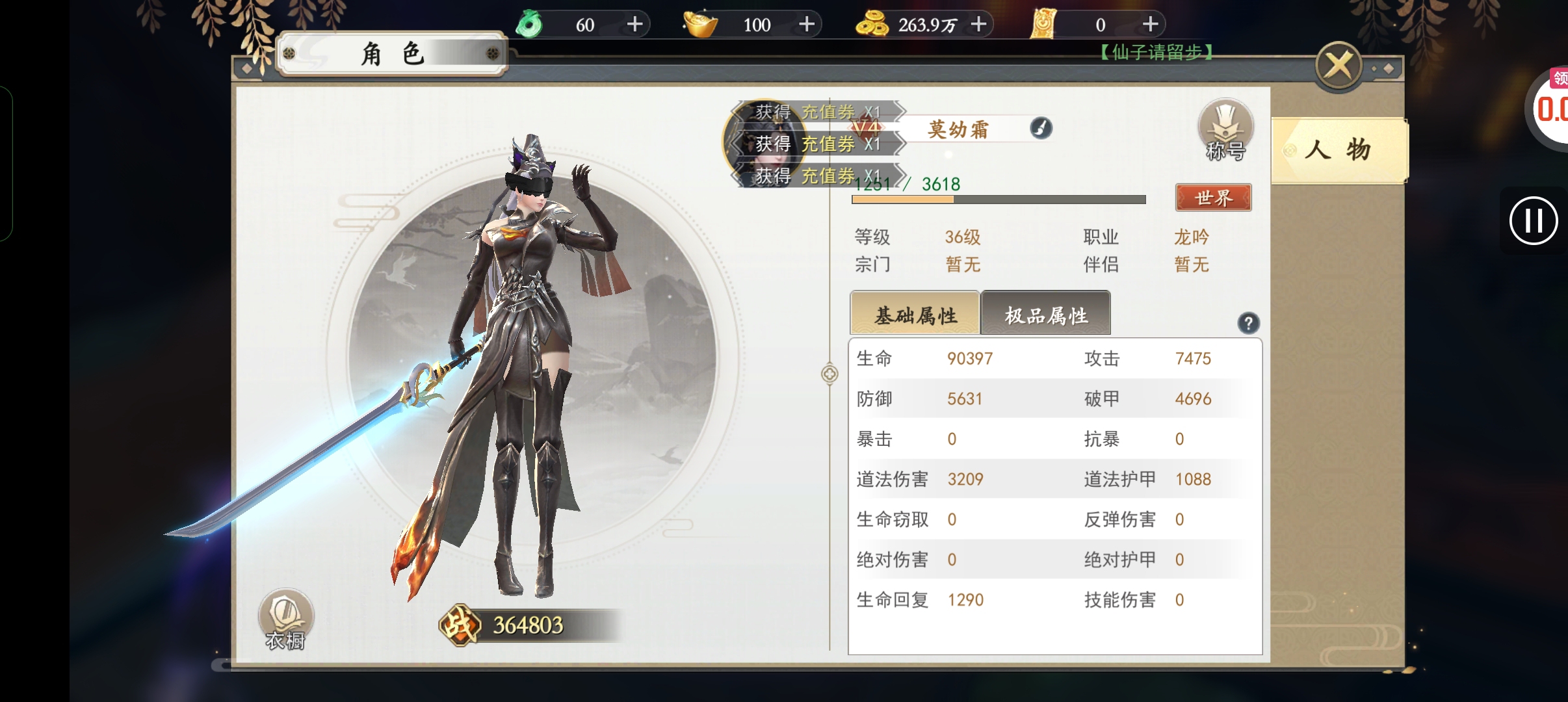Select the 人物 side tab

1338,150
